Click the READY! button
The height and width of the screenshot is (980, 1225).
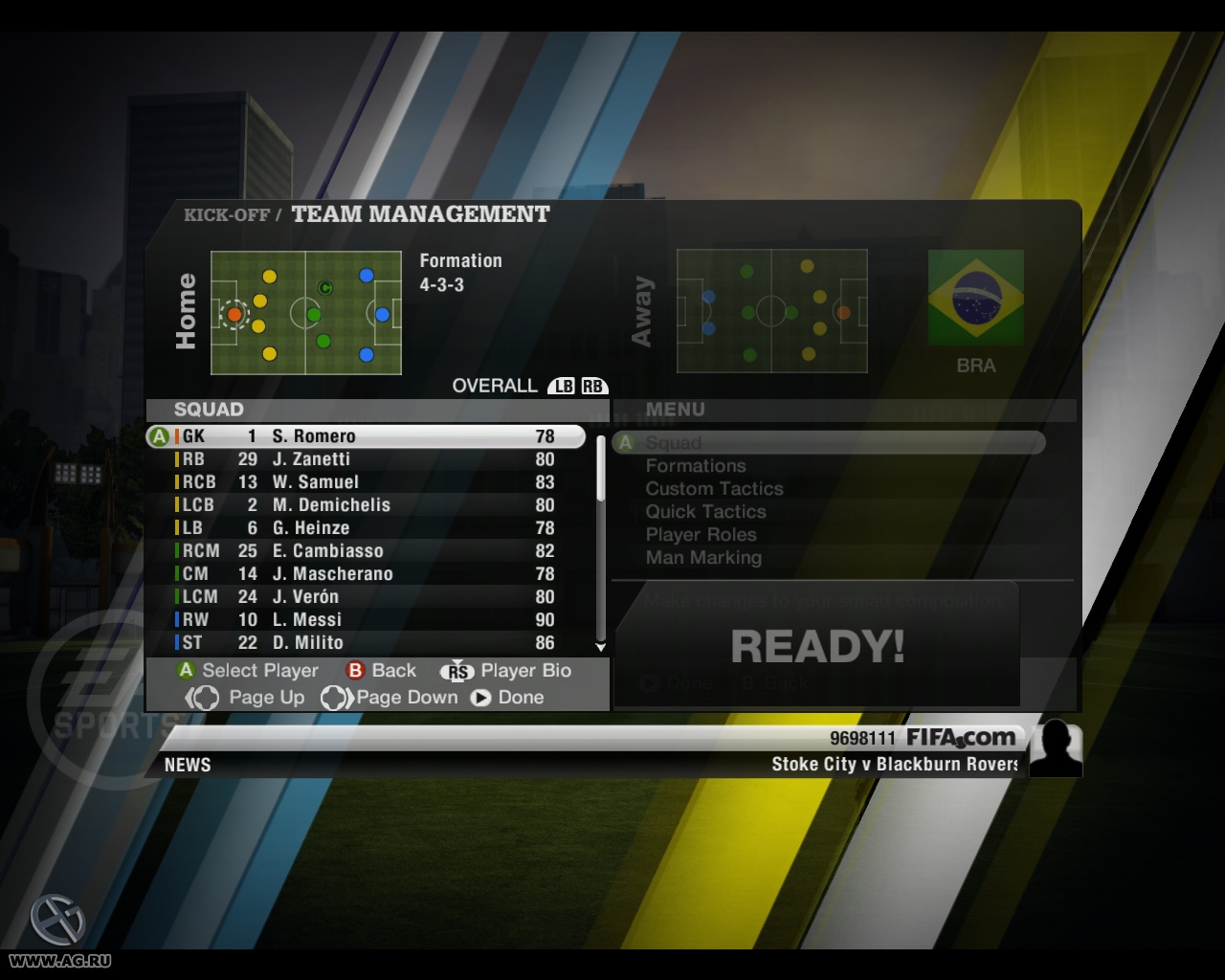(815, 645)
